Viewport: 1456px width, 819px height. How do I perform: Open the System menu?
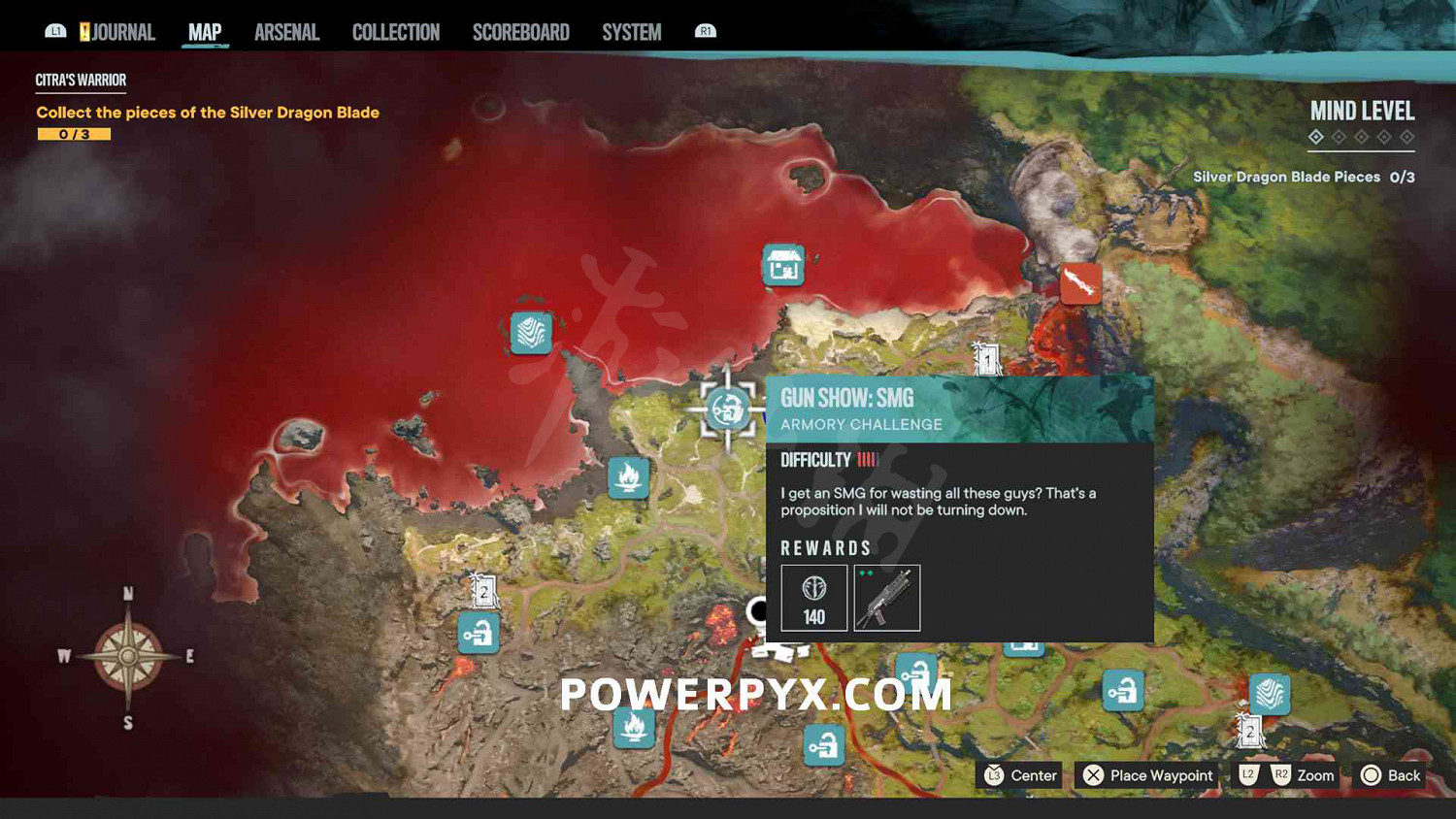tap(631, 31)
